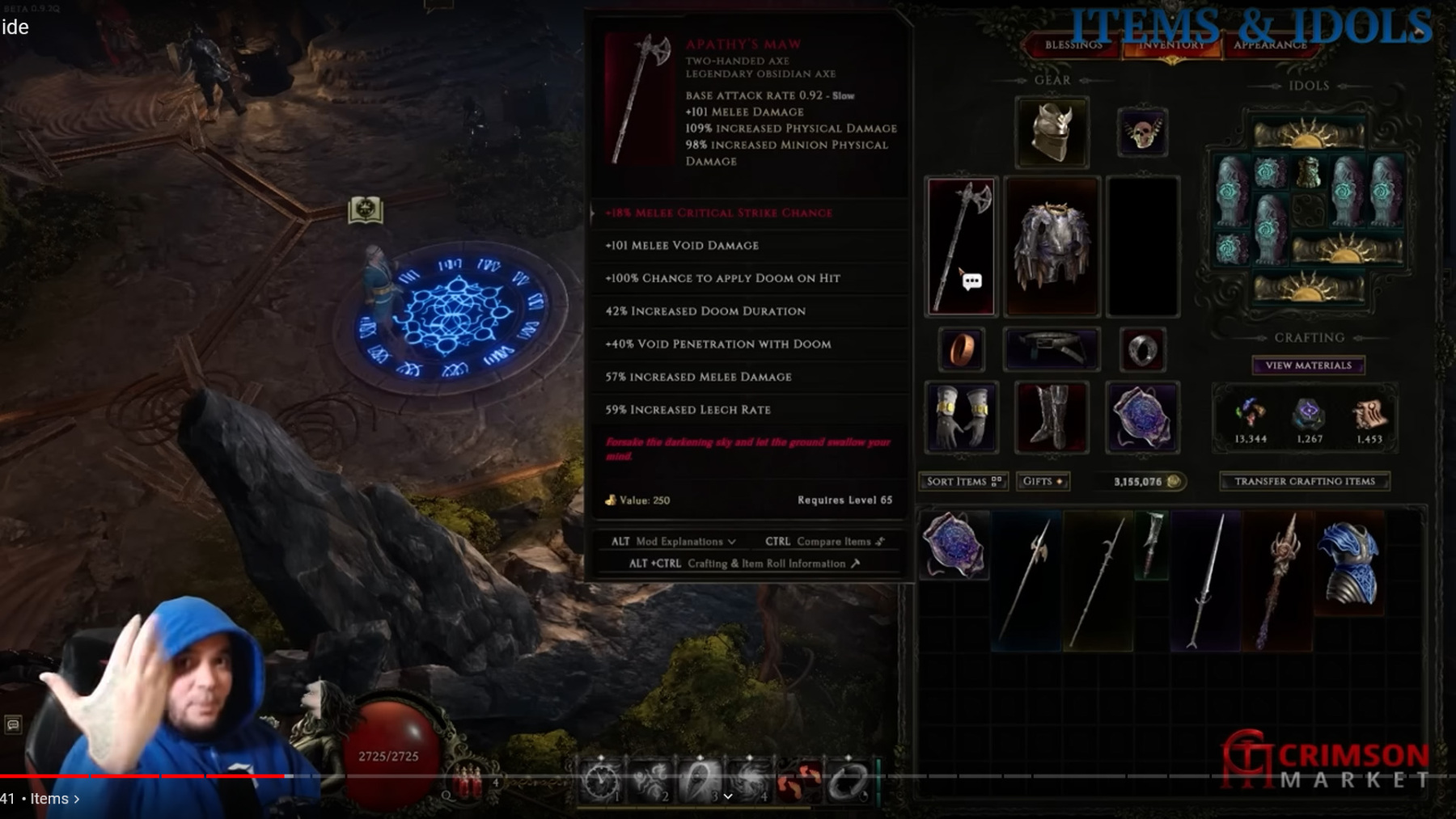Click the quest book marker icon
The width and height of the screenshot is (1456, 819).
[x=365, y=210]
